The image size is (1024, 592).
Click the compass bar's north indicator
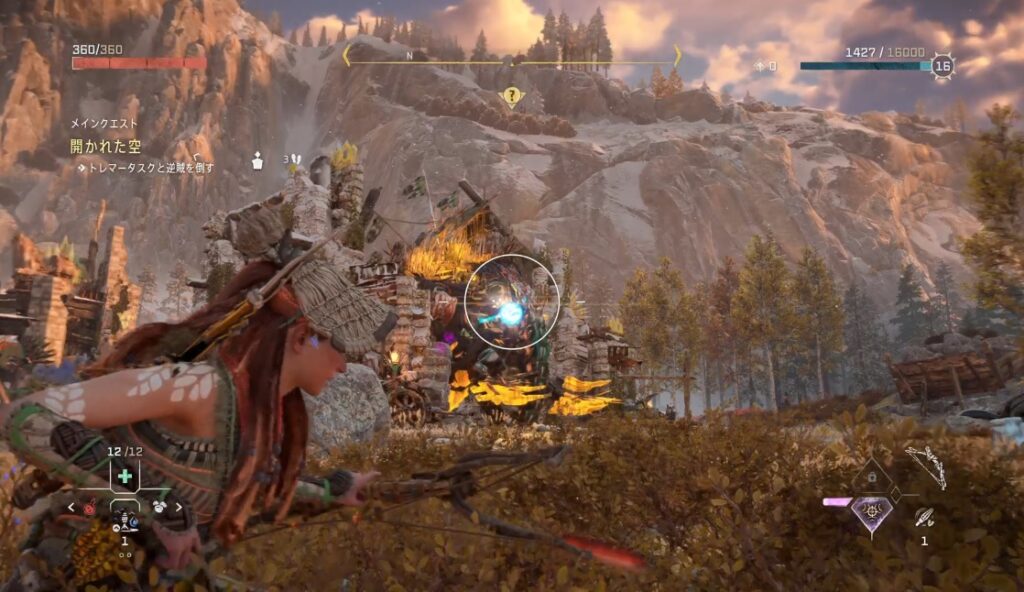[409, 56]
